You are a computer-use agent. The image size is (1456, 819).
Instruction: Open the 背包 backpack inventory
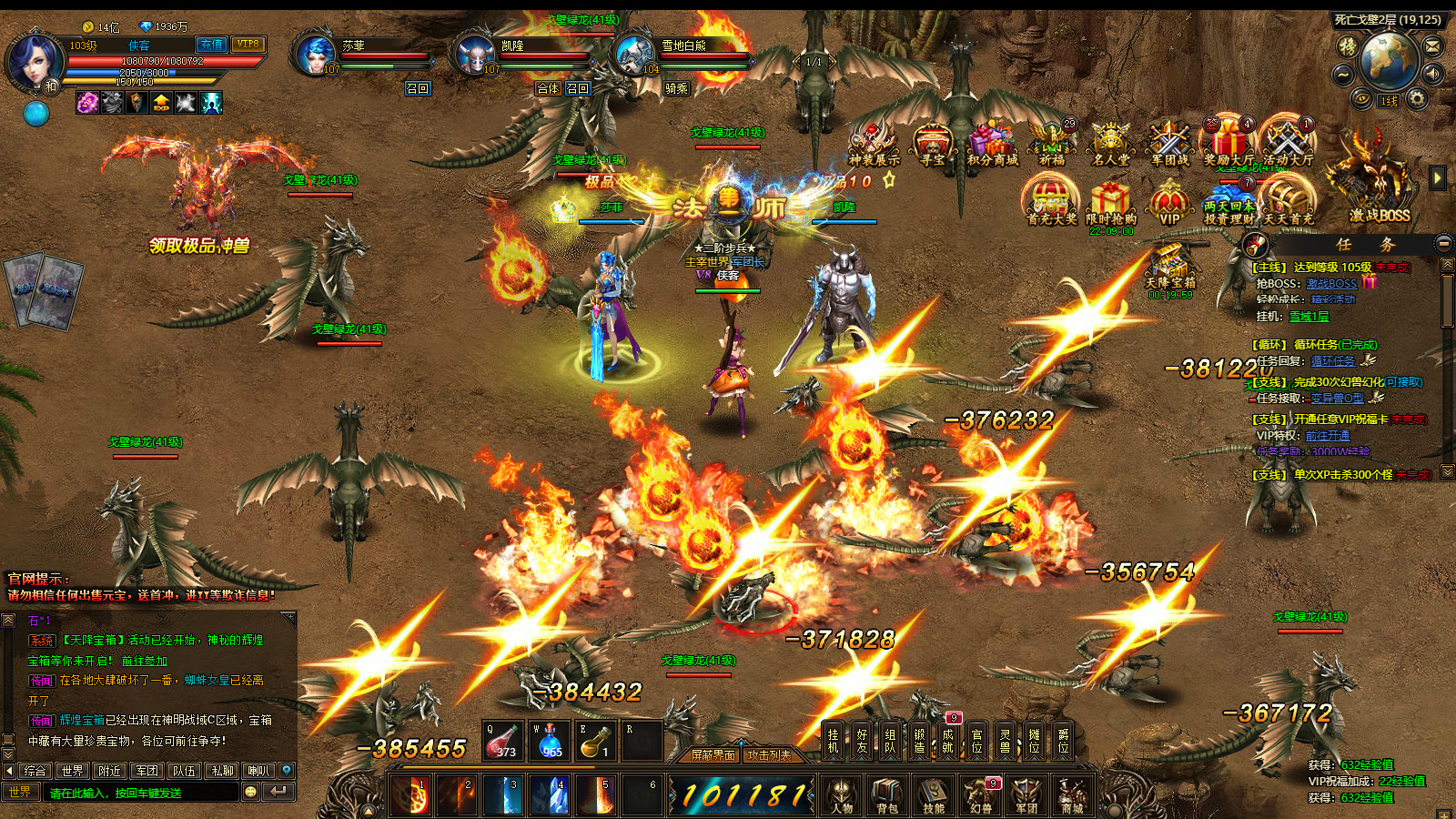point(887,794)
